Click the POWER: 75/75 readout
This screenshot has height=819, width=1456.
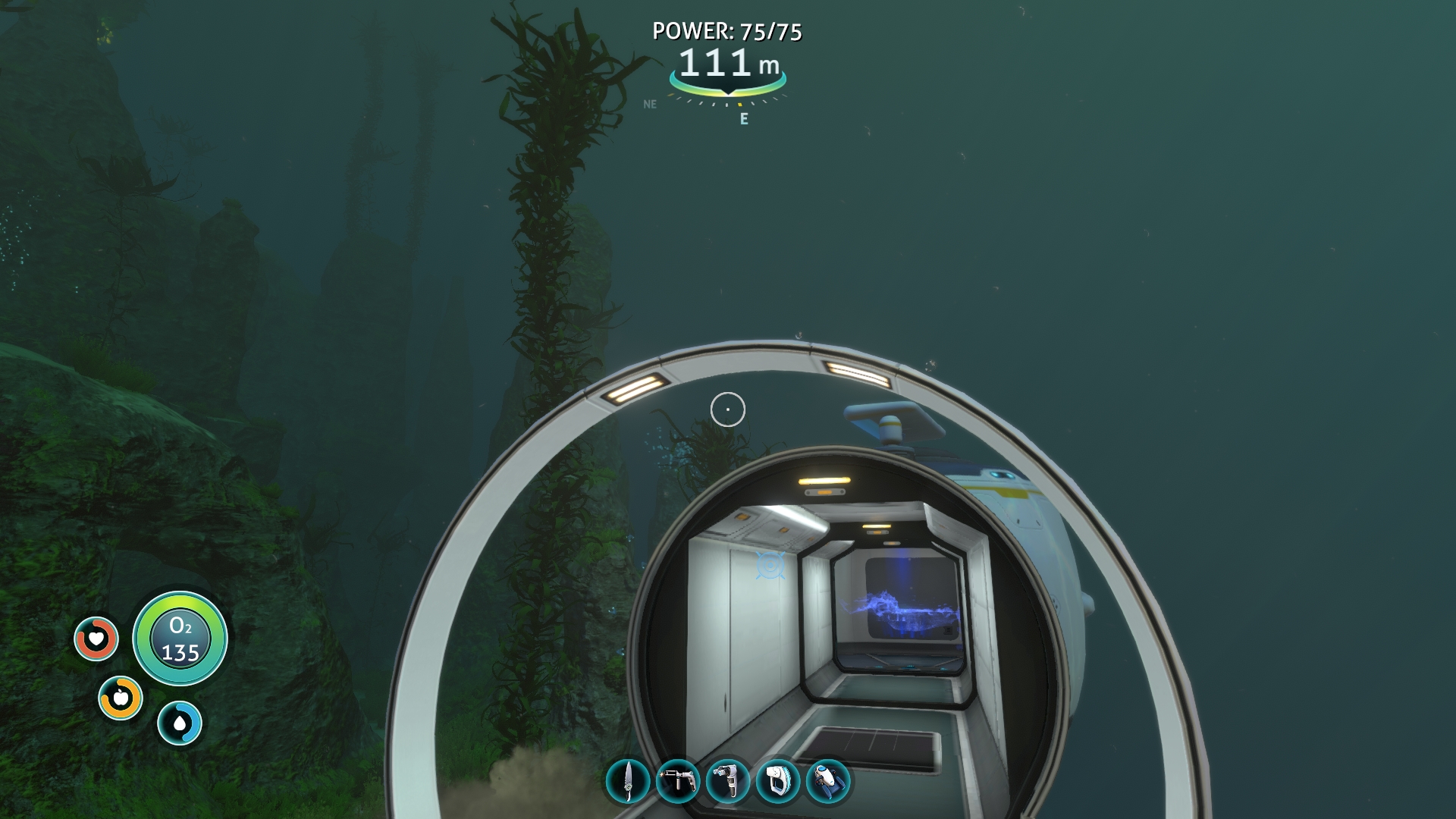tap(727, 32)
